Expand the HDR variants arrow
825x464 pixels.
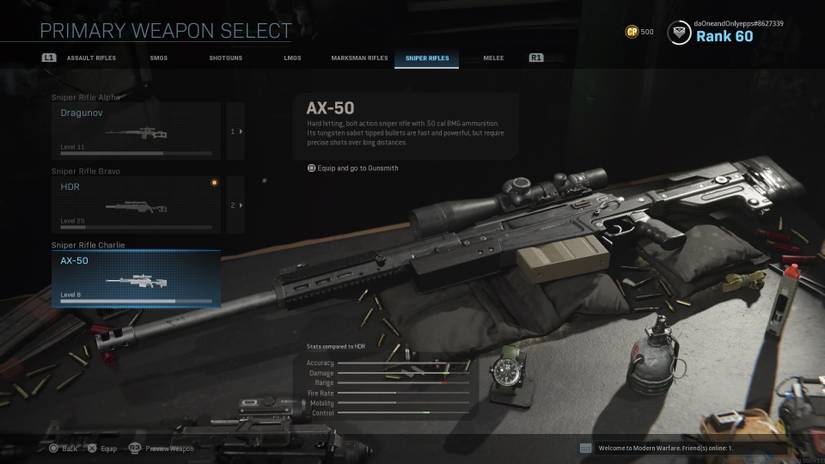point(236,205)
